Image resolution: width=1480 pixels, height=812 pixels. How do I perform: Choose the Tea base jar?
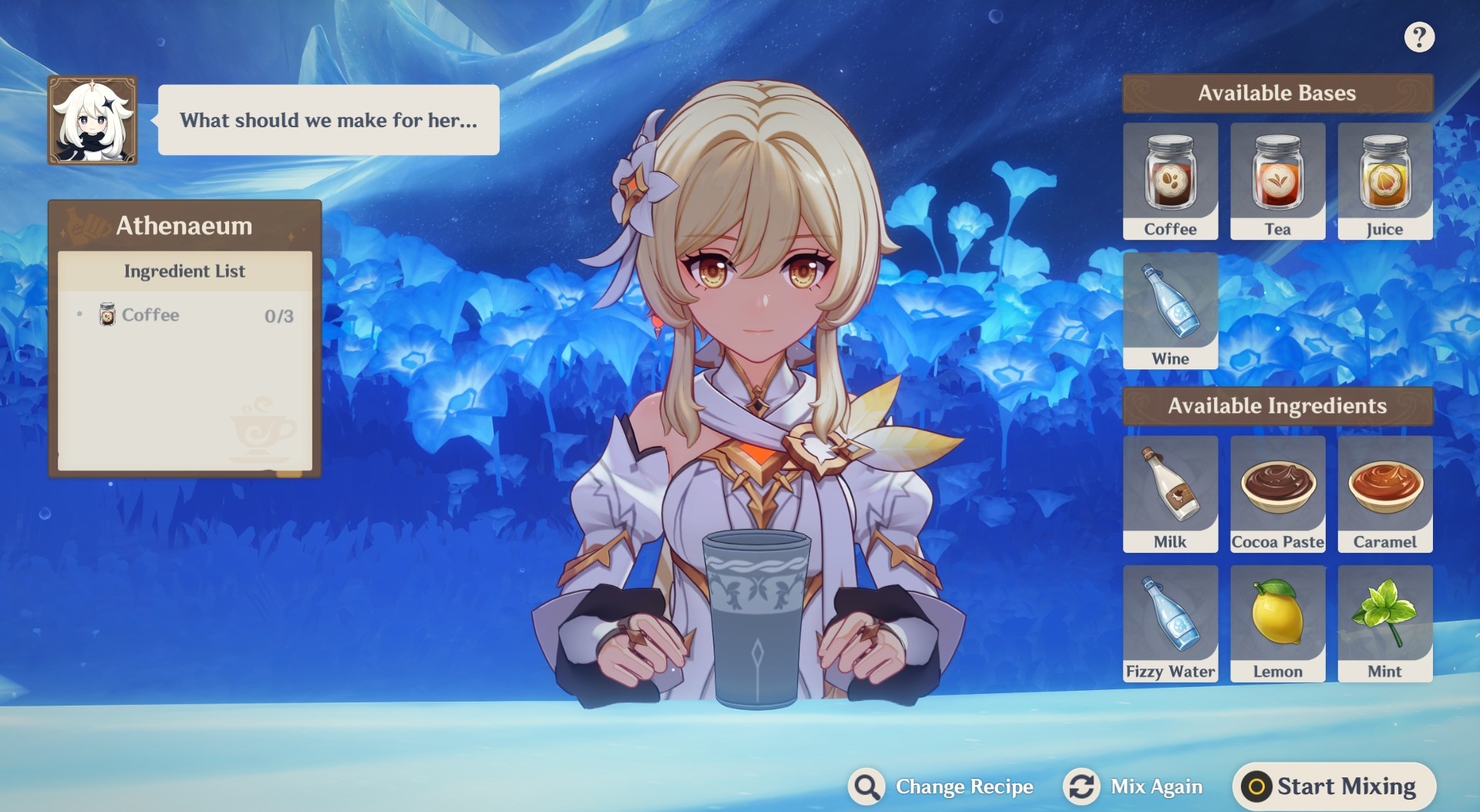[x=1277, y=180]
